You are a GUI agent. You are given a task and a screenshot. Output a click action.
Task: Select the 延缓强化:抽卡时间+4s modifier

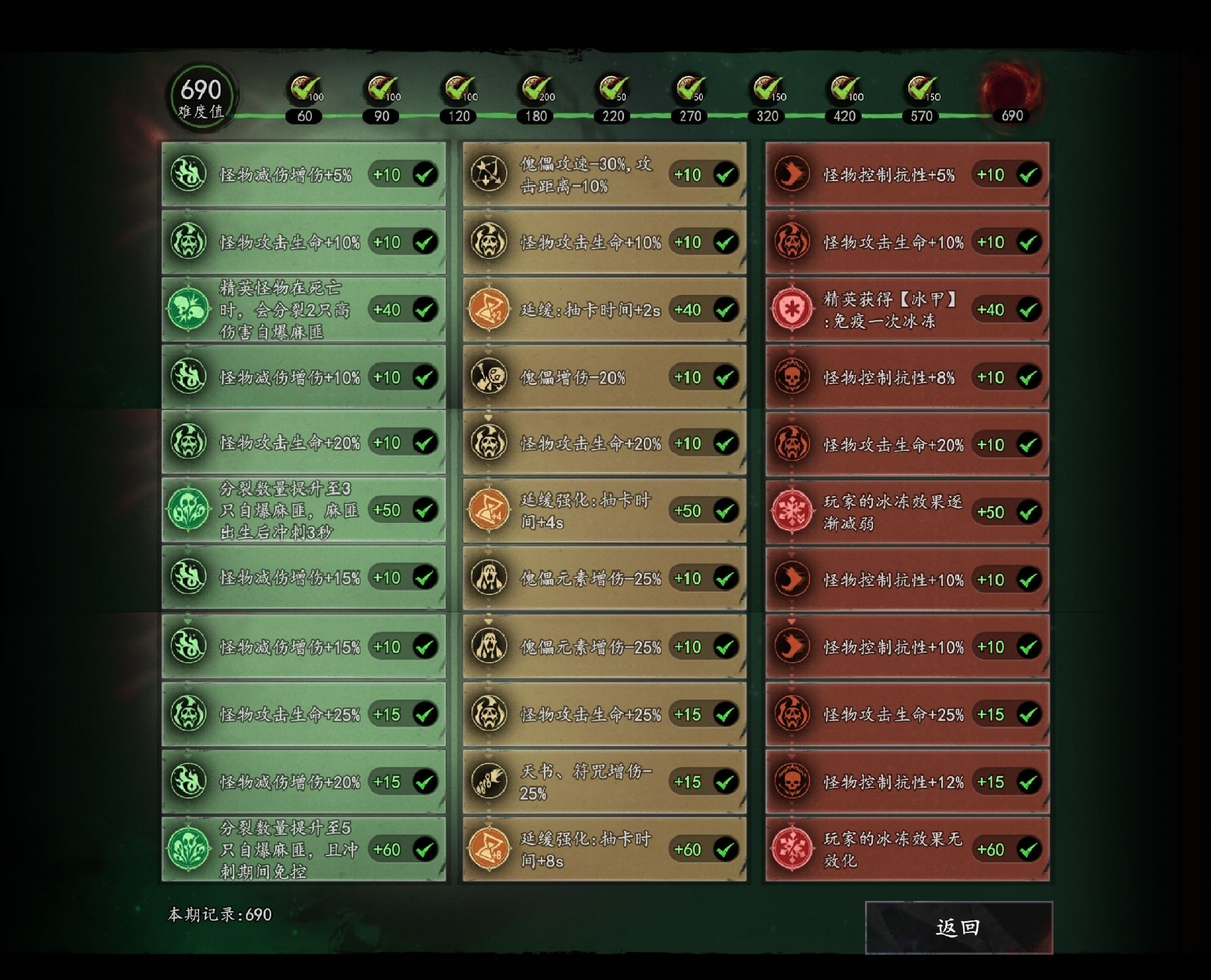[604, 511]
